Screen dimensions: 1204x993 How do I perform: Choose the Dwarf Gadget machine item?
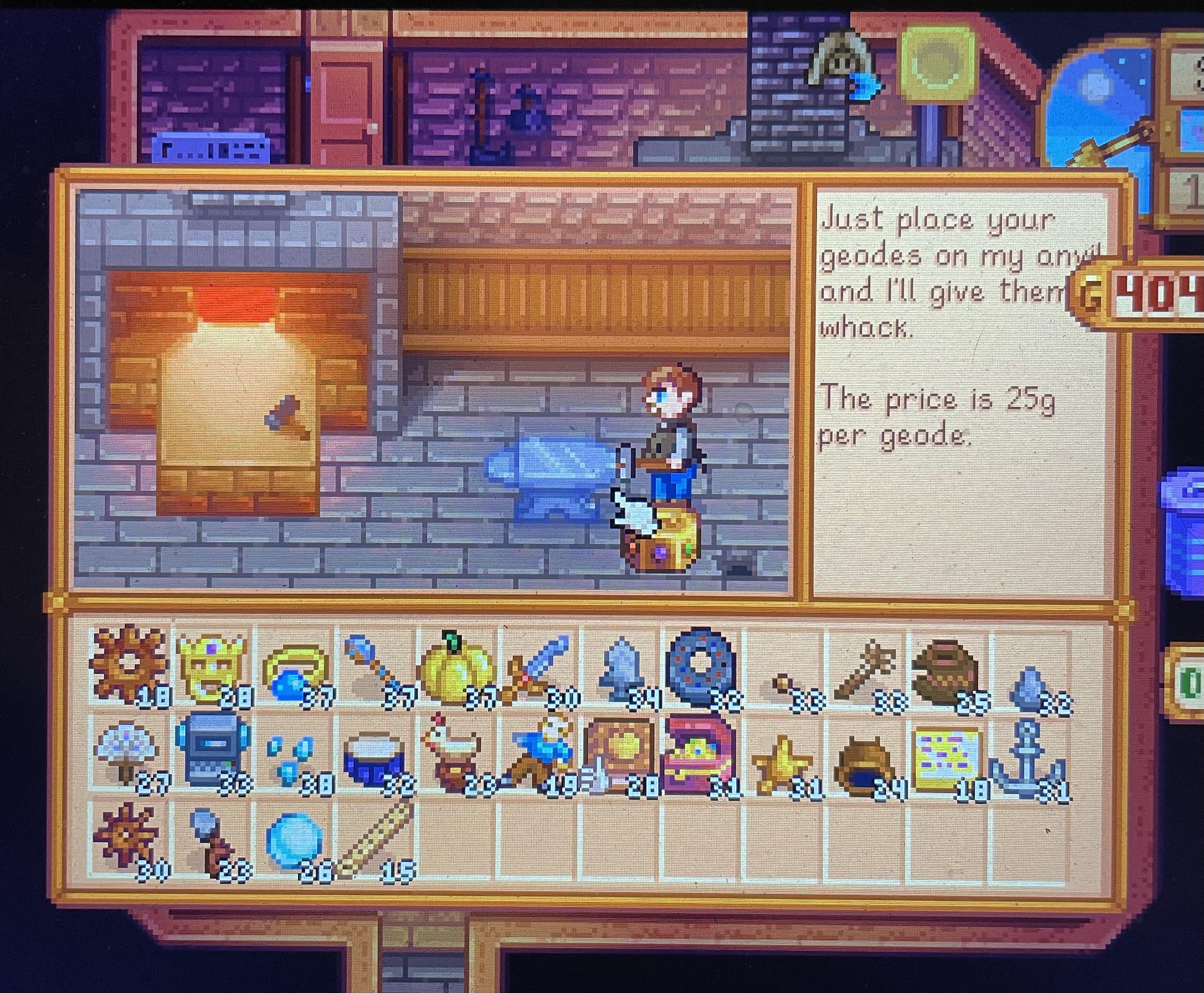(212, 752)
